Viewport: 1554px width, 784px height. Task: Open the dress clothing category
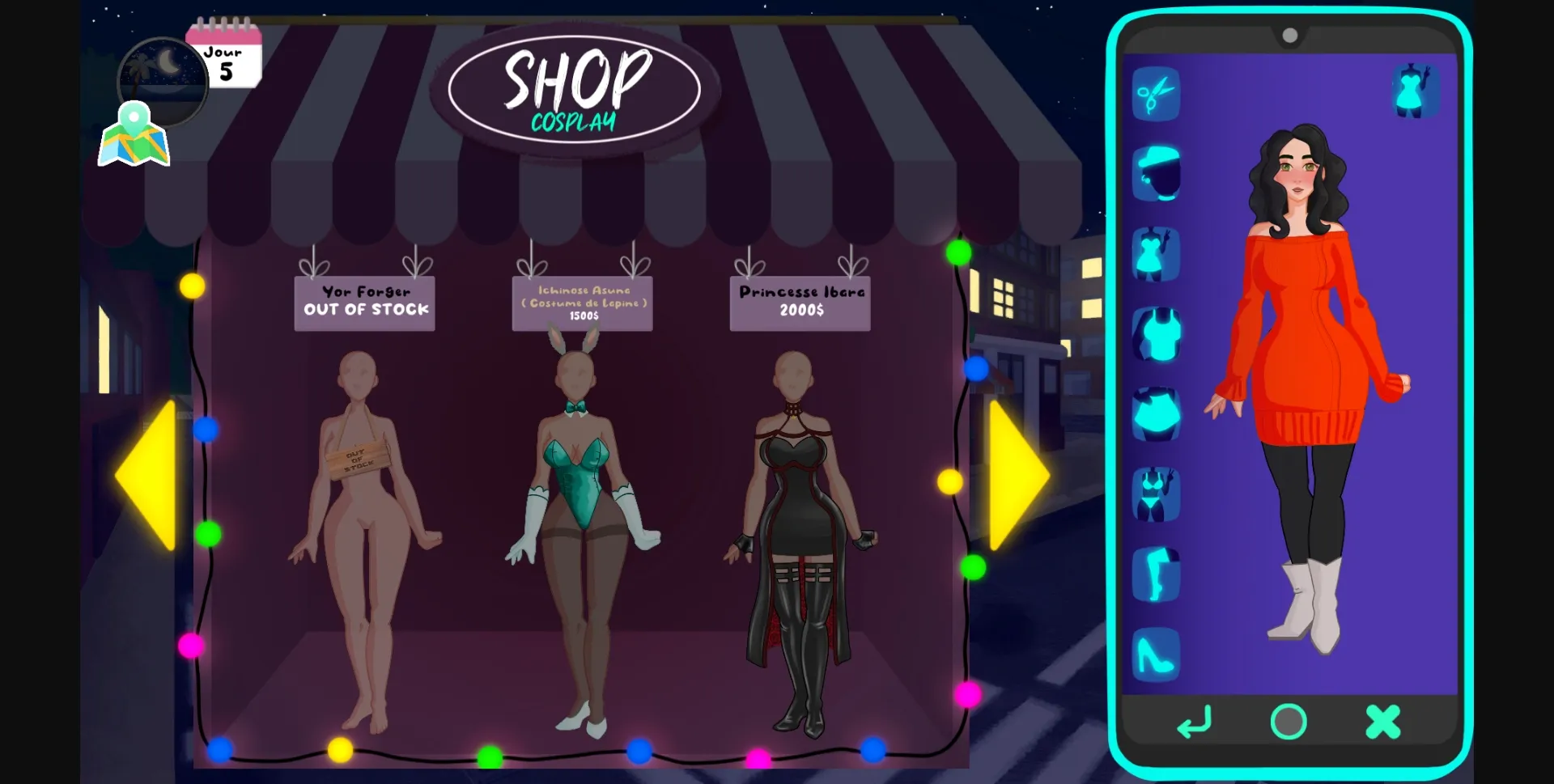pos(1156,252)
